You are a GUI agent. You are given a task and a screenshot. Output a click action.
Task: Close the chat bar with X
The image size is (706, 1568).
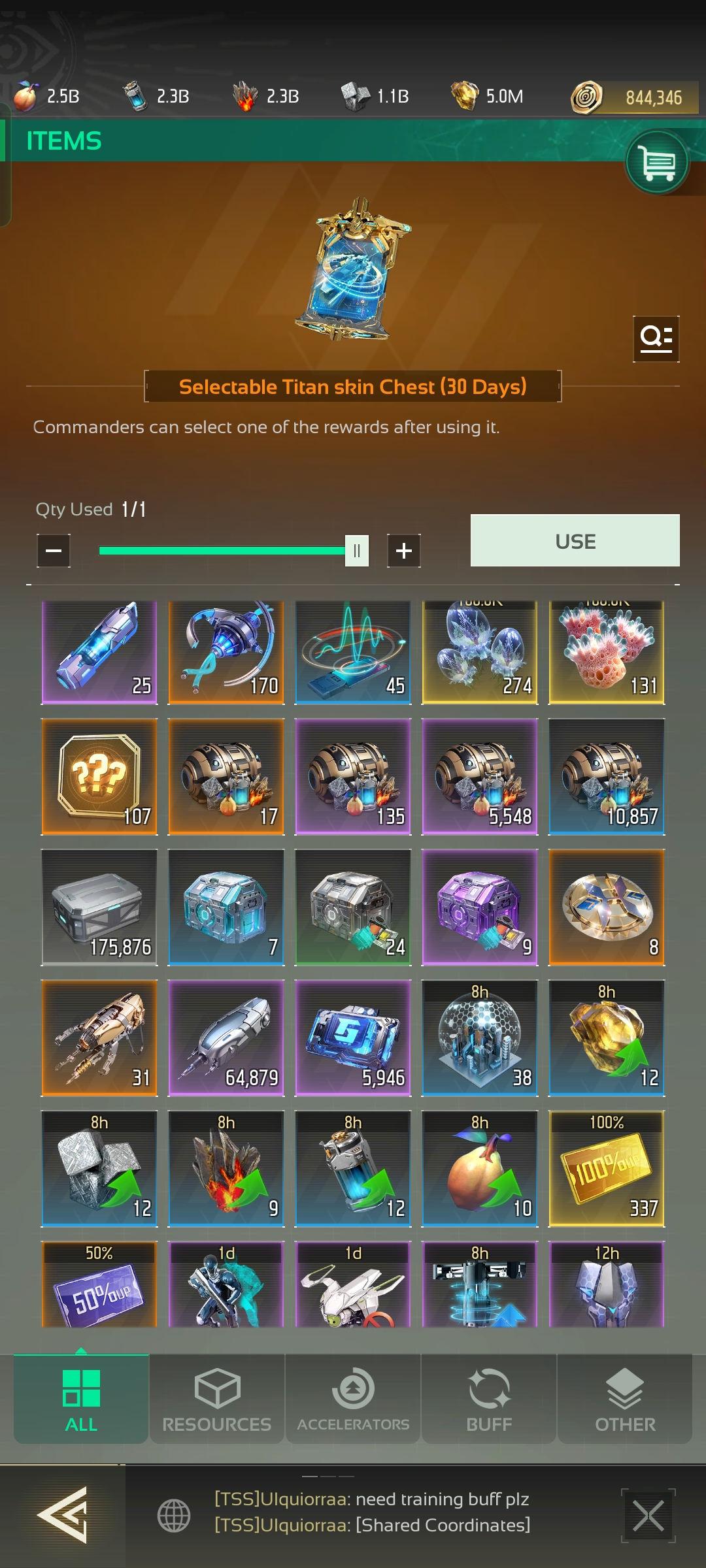pyautogui.click(x=648, y=1516)
